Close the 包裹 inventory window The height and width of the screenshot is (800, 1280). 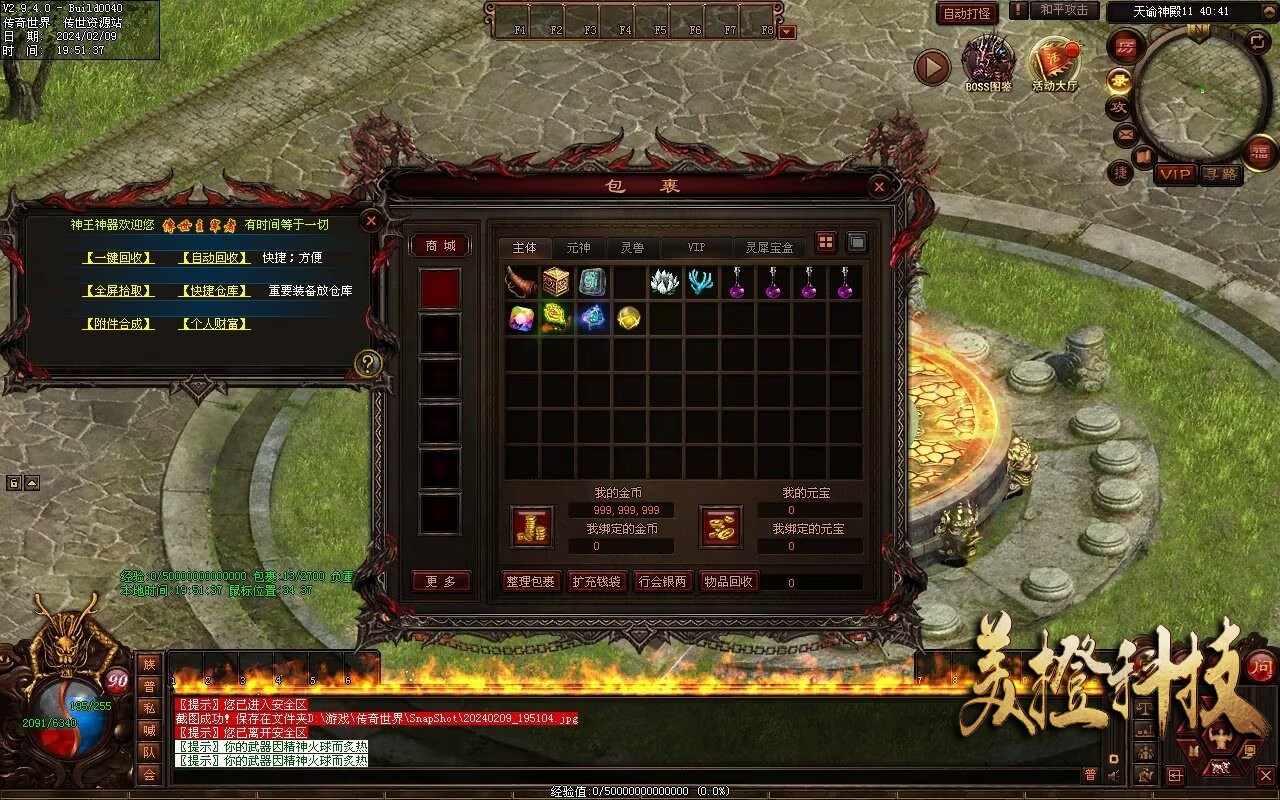point(878,186)
